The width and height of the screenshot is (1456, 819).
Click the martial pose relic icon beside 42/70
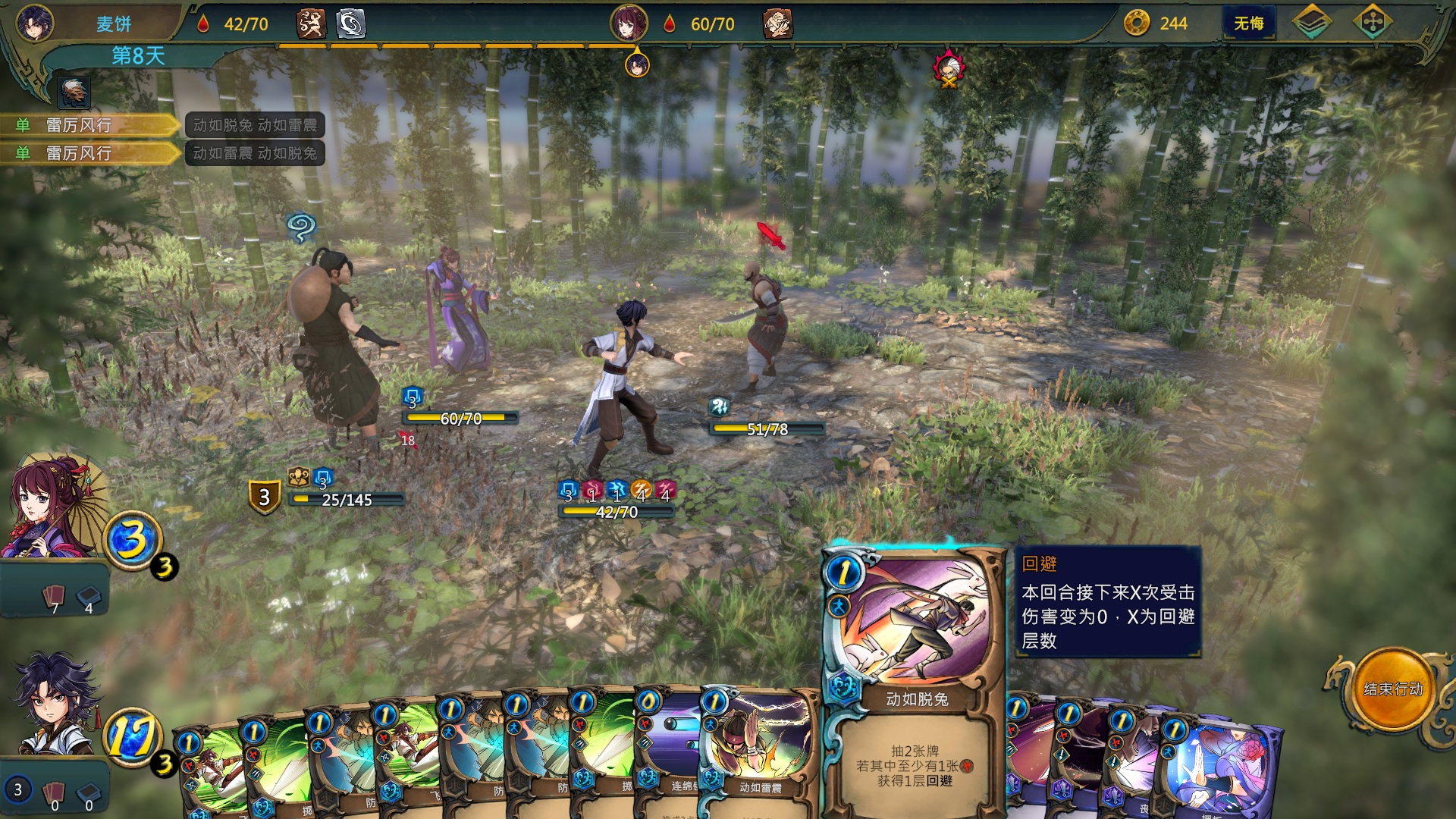pyautogui.click(x=311, y=24)
